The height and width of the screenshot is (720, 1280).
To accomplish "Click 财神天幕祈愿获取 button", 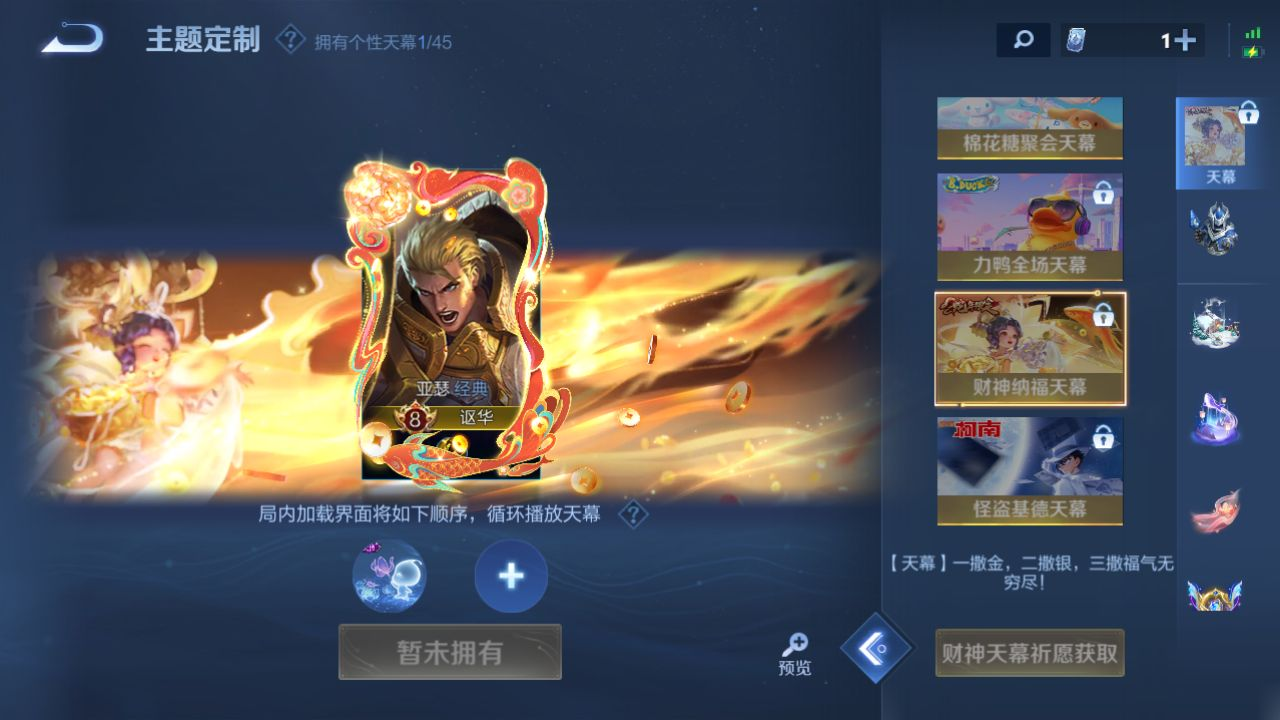I will tap(1029, 653).
